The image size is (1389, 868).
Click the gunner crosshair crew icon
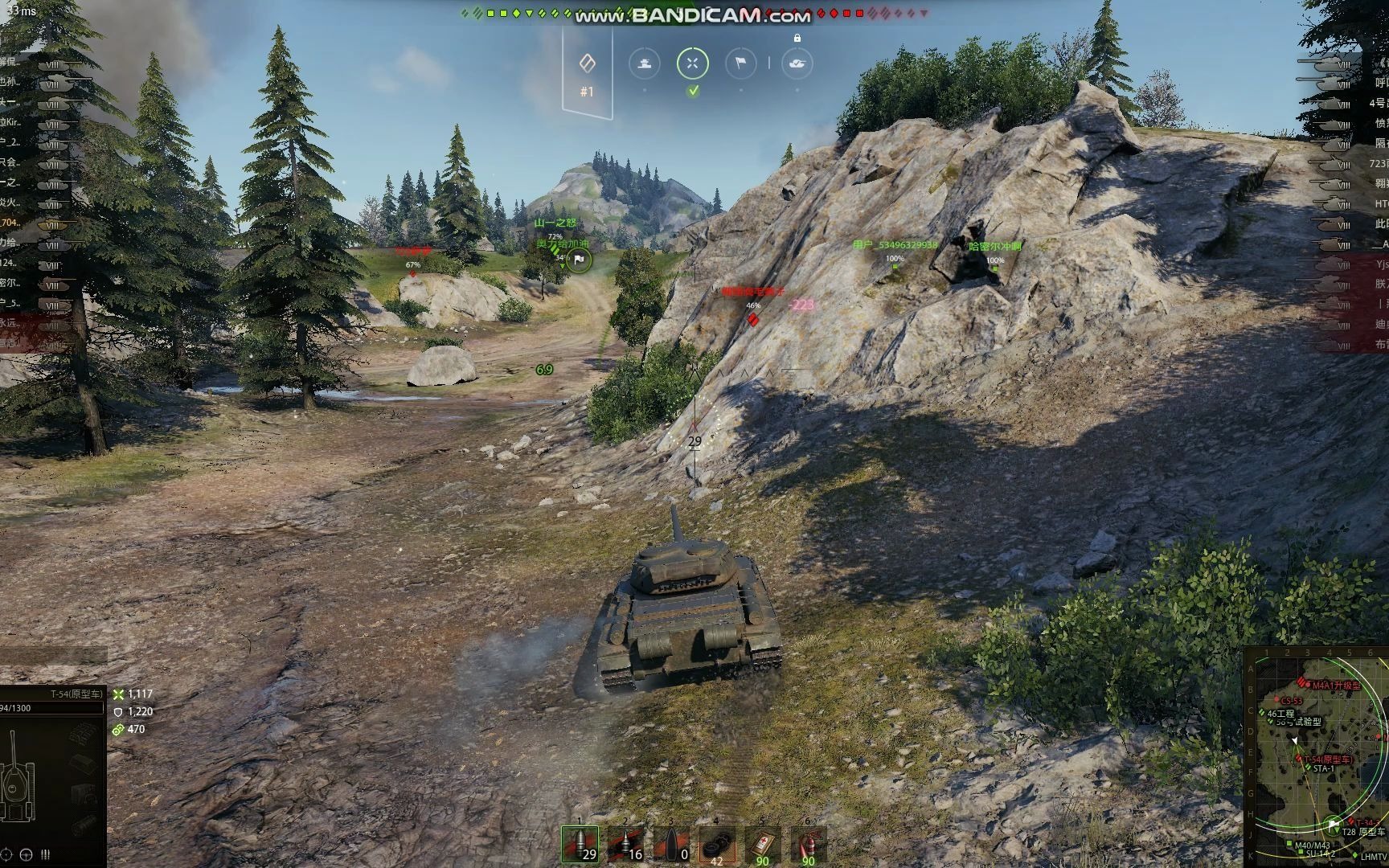pyautogui.click(x=6, y=854)
